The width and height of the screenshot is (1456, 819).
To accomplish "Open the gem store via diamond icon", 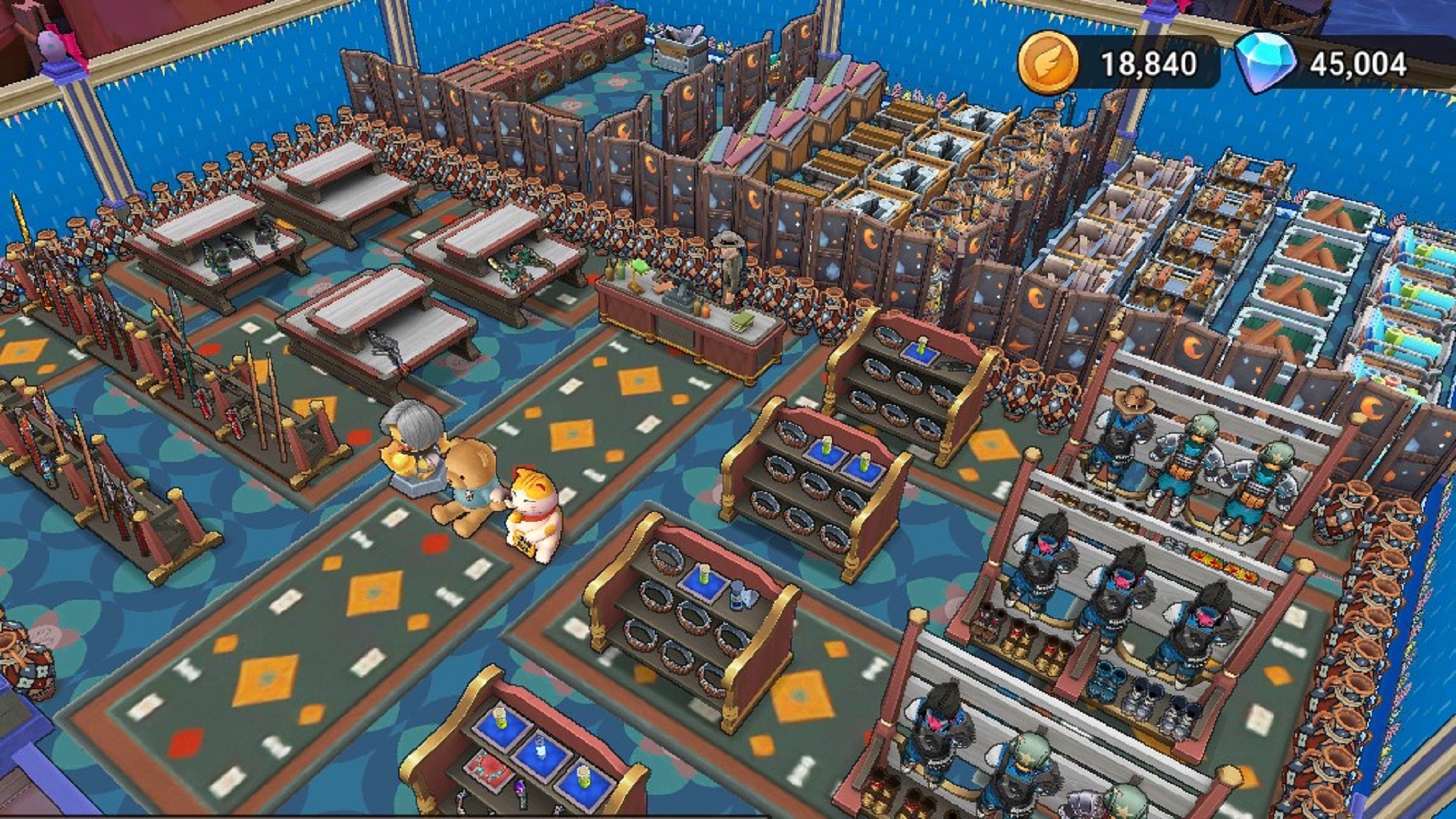I will click(1263, 63).
